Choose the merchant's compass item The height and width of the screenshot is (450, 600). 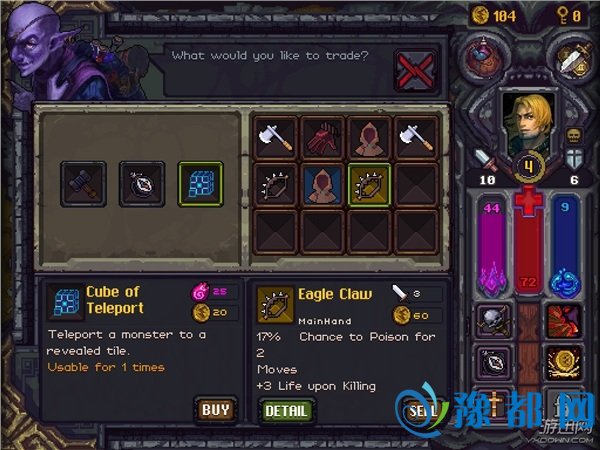pyautogui.click(x=141, y=184)
